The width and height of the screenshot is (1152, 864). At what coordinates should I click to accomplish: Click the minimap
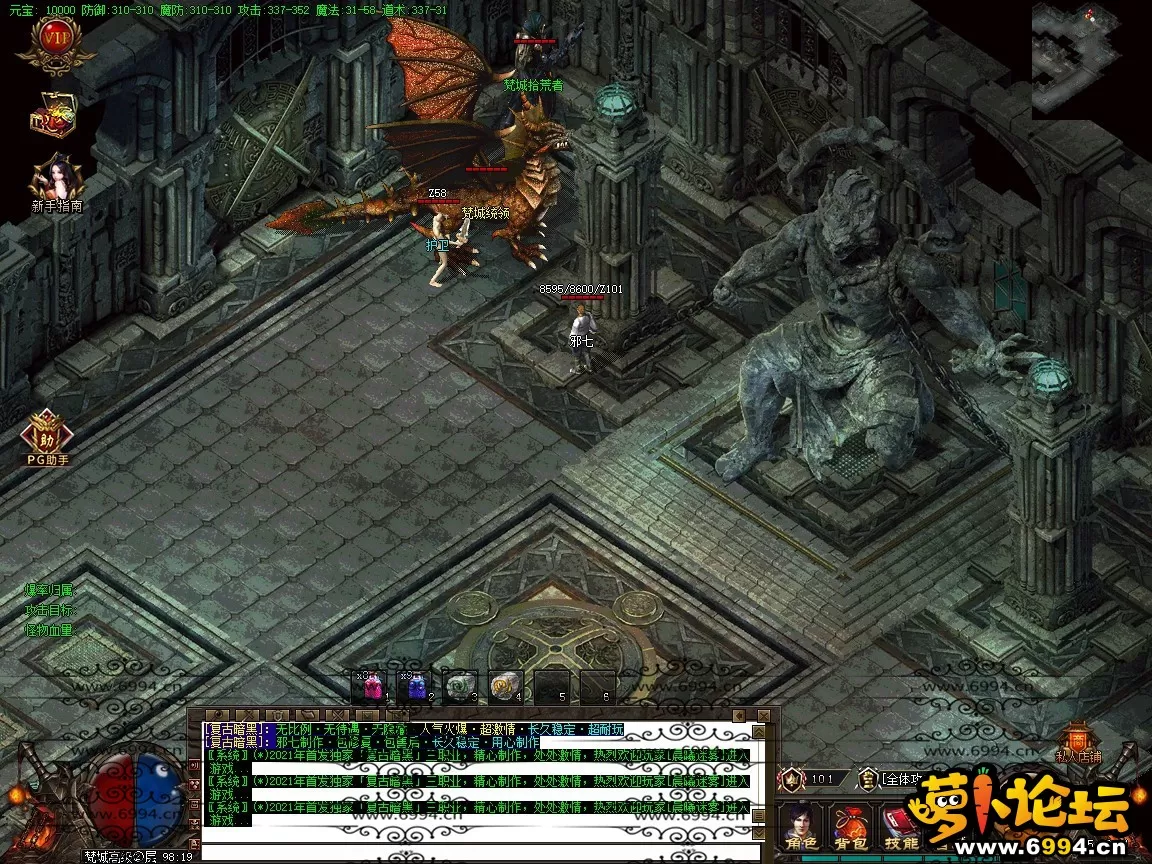tap(1090, 58)
